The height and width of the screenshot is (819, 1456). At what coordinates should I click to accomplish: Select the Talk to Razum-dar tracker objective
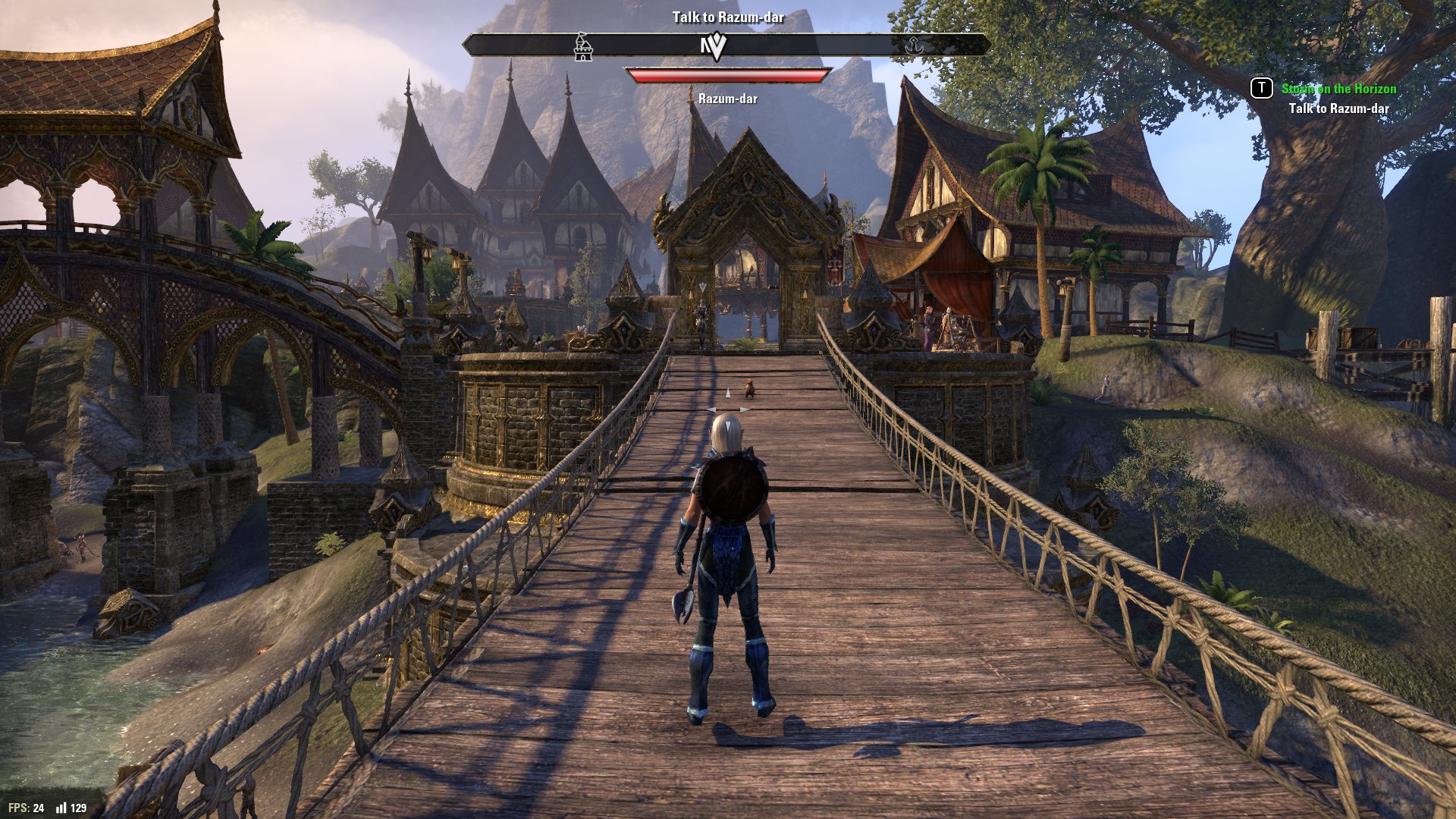point(1338,108)
